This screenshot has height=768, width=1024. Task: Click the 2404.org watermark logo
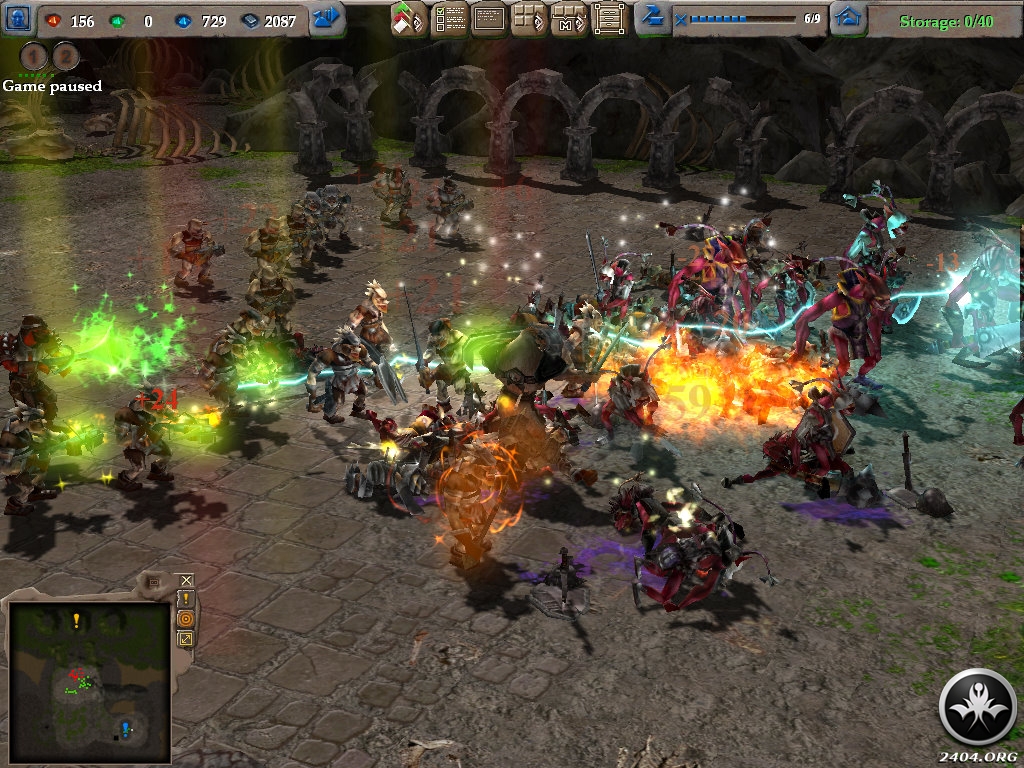tap(977, 707)
